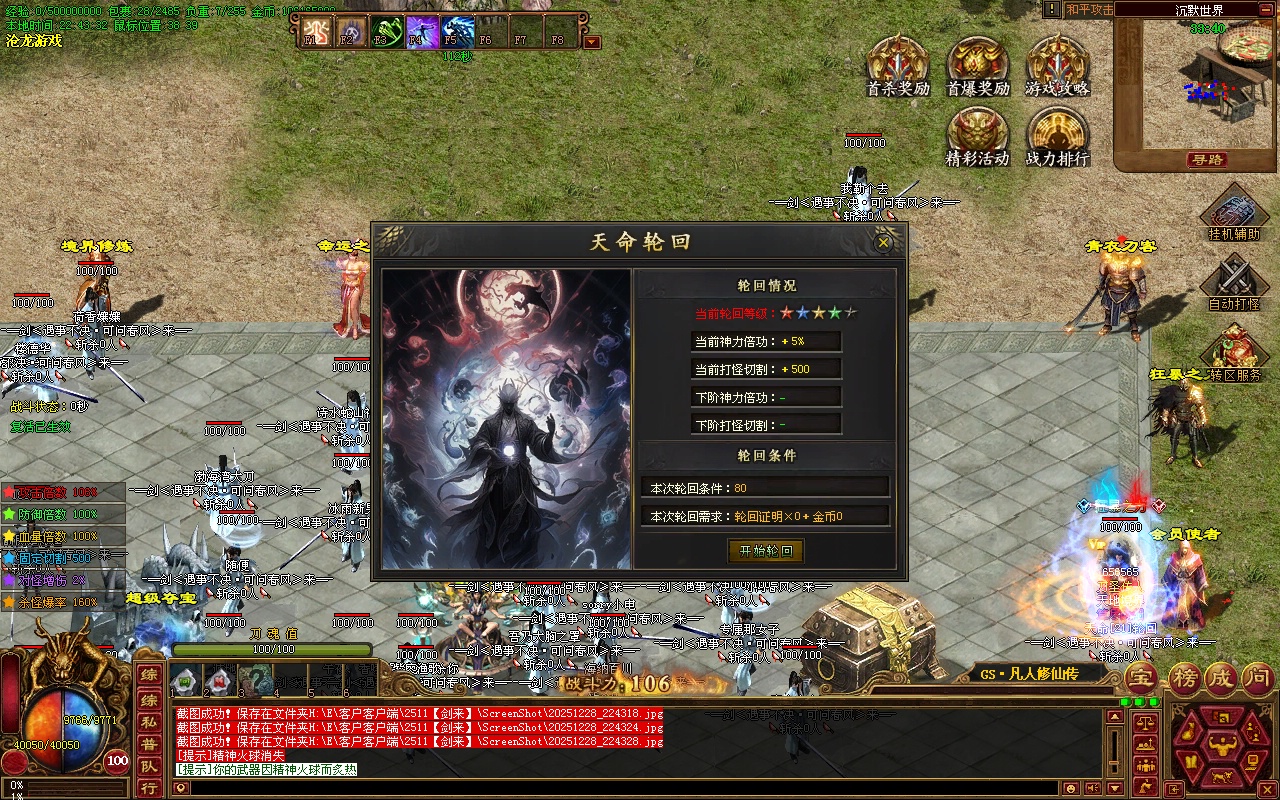This screenshot has height=800, width=1280.
Task: Open the 战力排行 ranking icon
Action: pos(1056,135)
